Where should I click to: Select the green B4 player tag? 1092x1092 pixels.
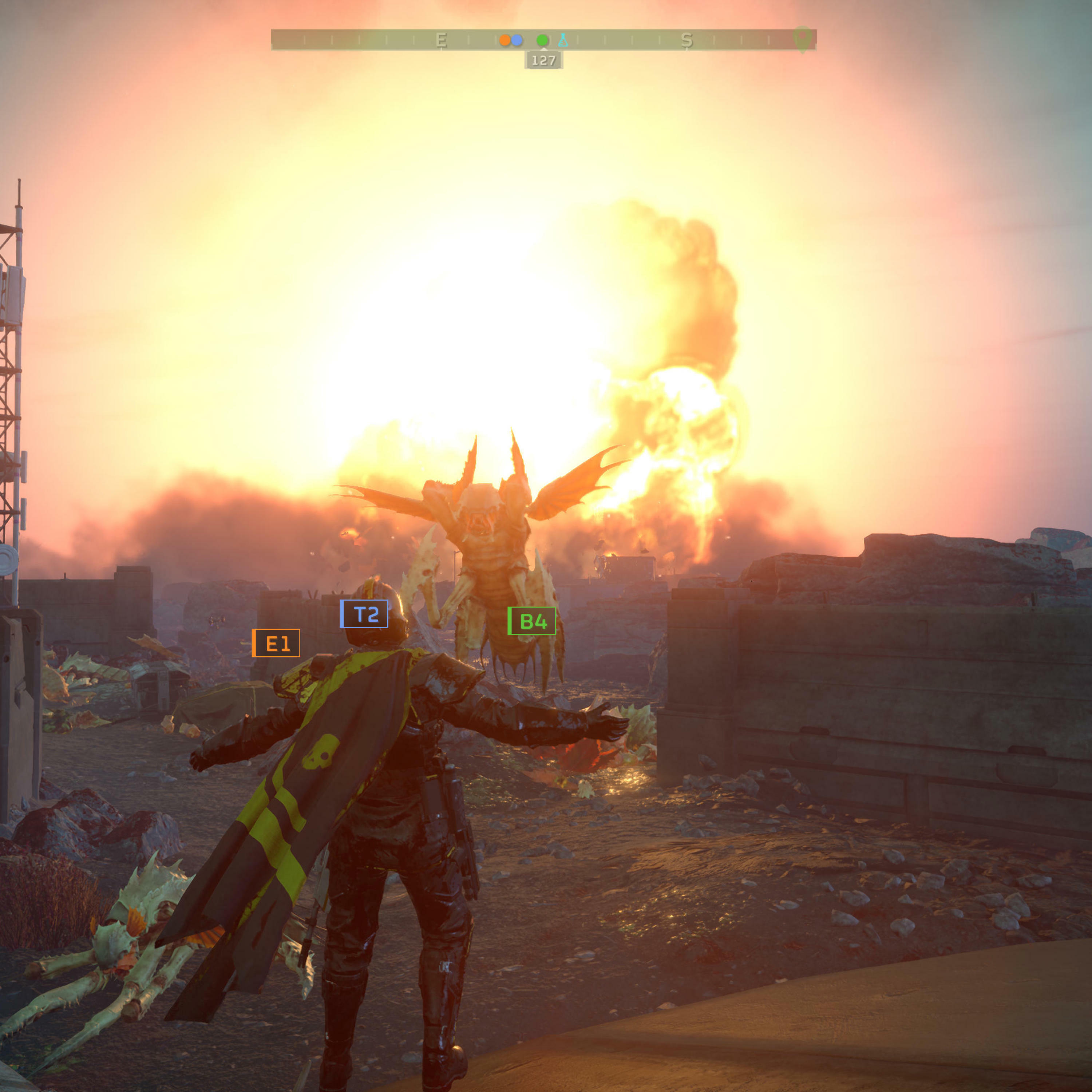(x=532, y=621)
